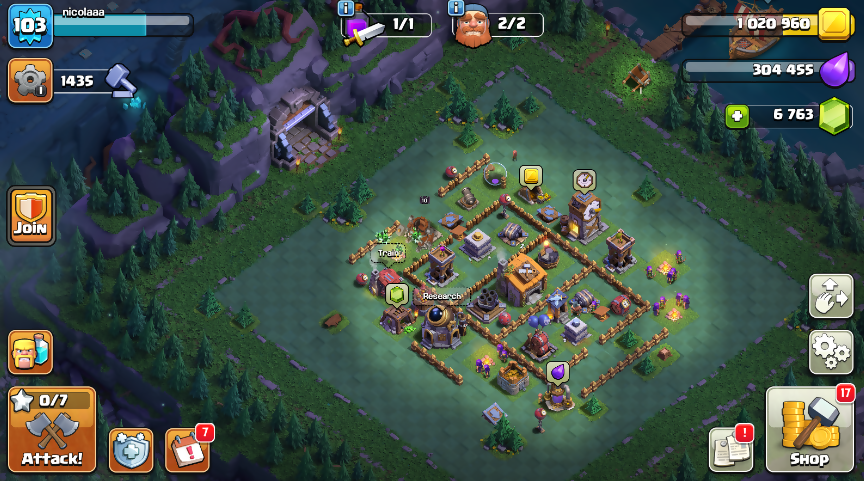Open the army overview barbarian button
The width and height of the screenshot is (864, 481).
pyautogui.click(x=30, y=351)
